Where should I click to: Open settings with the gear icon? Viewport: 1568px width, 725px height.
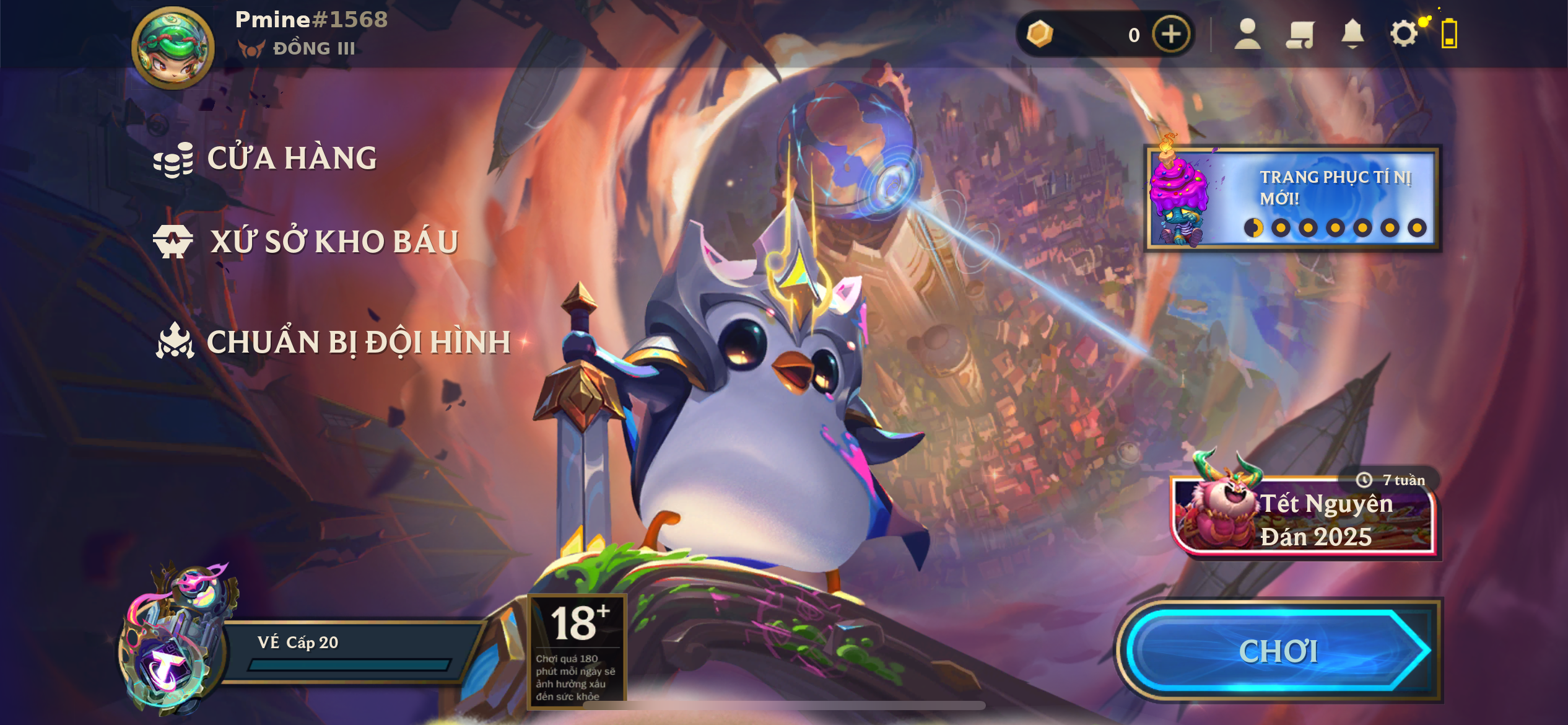(x=1403, y=34)
